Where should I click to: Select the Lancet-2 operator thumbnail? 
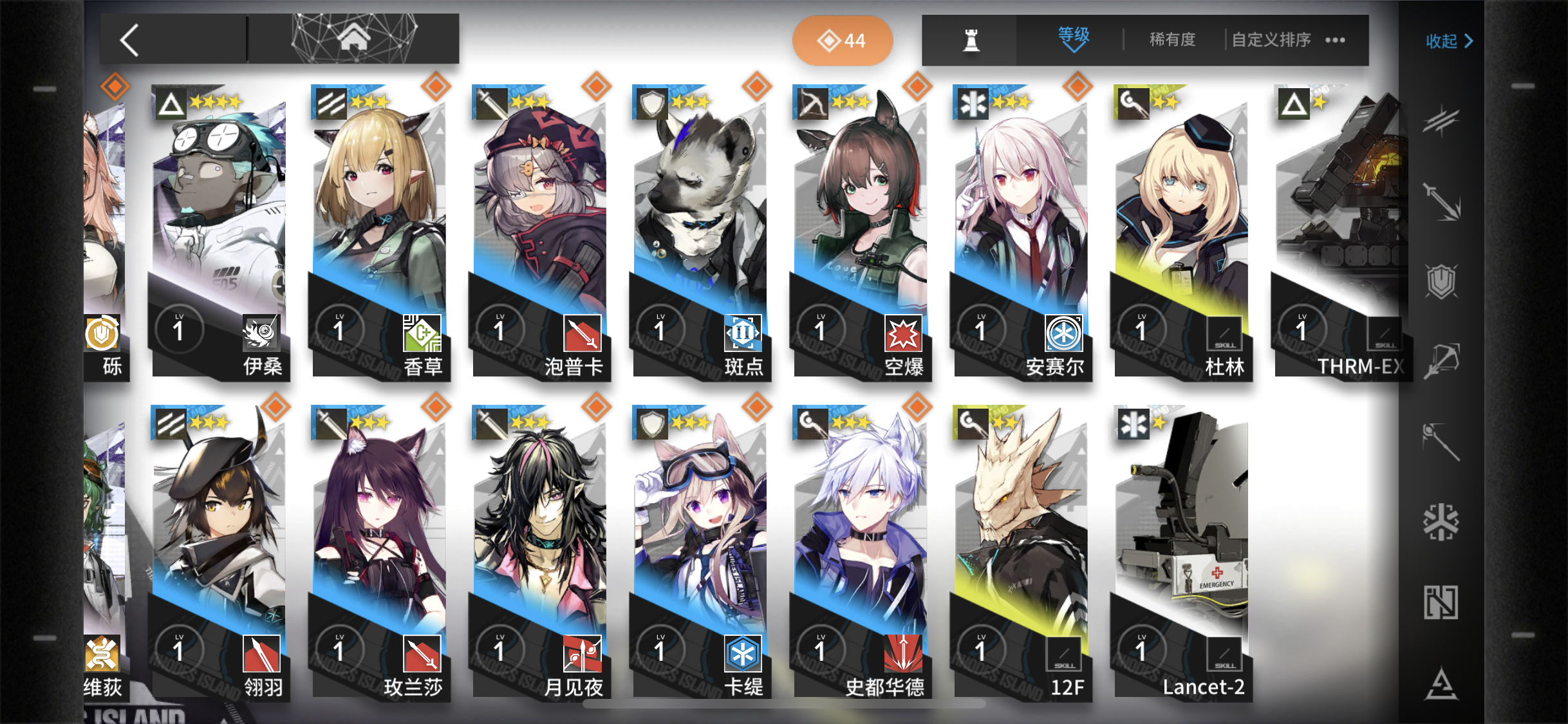[1182, 553]
